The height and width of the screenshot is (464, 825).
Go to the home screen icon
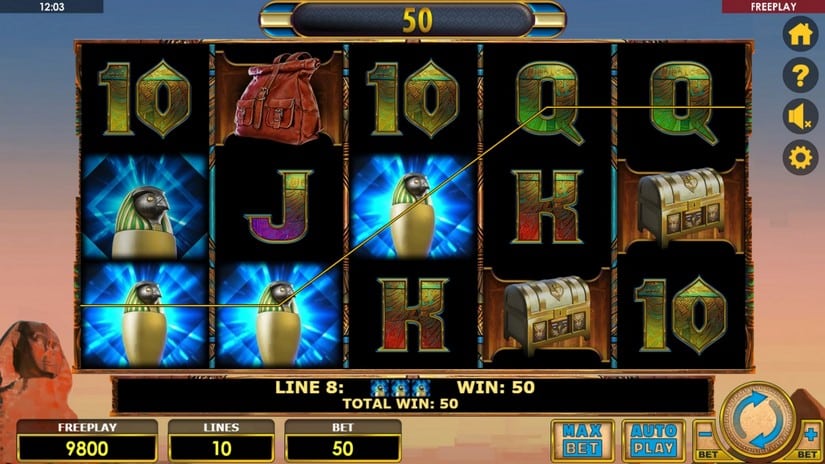[800, 33]
